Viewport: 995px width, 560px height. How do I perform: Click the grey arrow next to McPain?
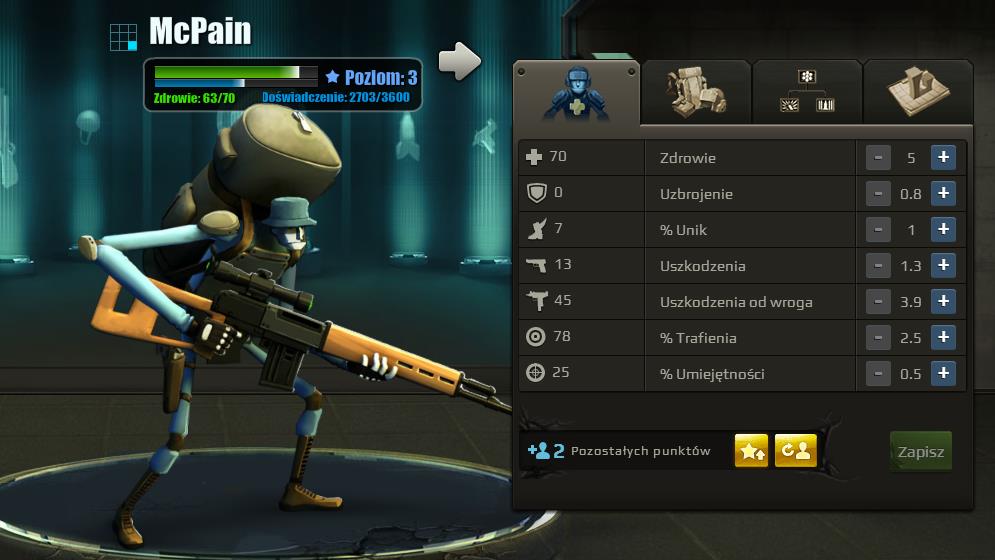click(459, 61)
